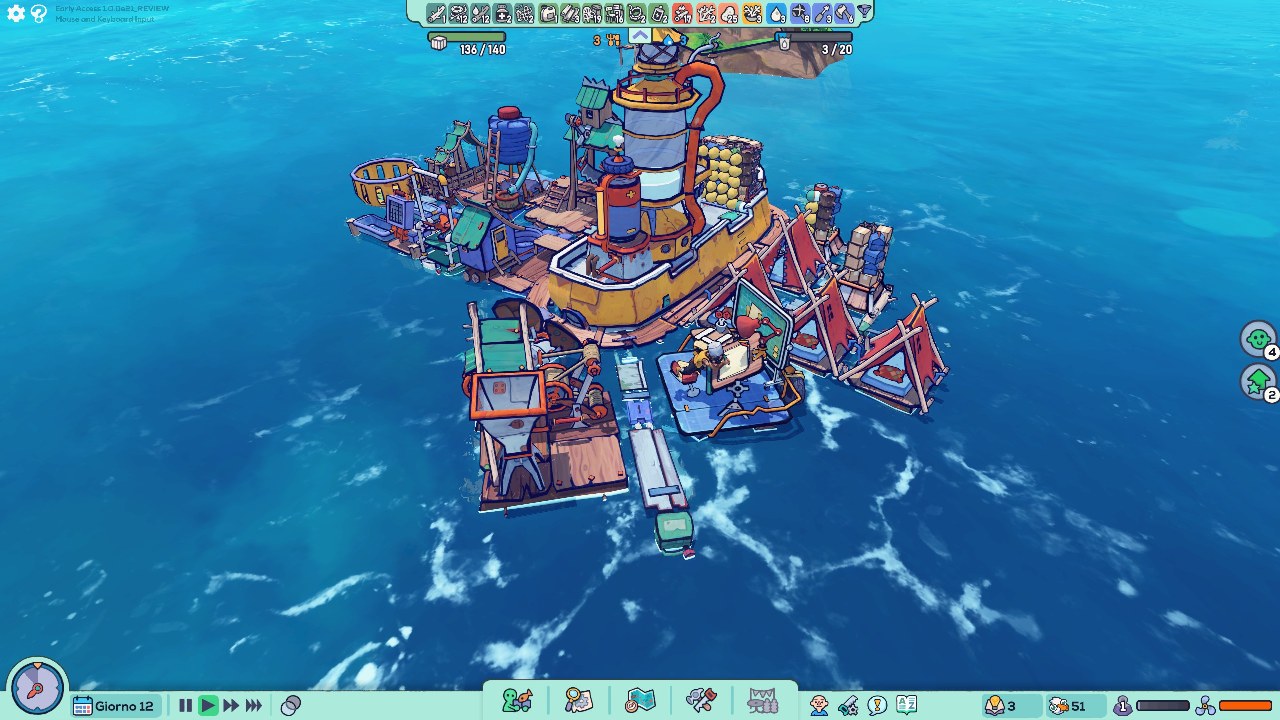Open the hammer build tools menu
Image resolution: width=1280 pixels, height=720 pixels.
point(701,700)
